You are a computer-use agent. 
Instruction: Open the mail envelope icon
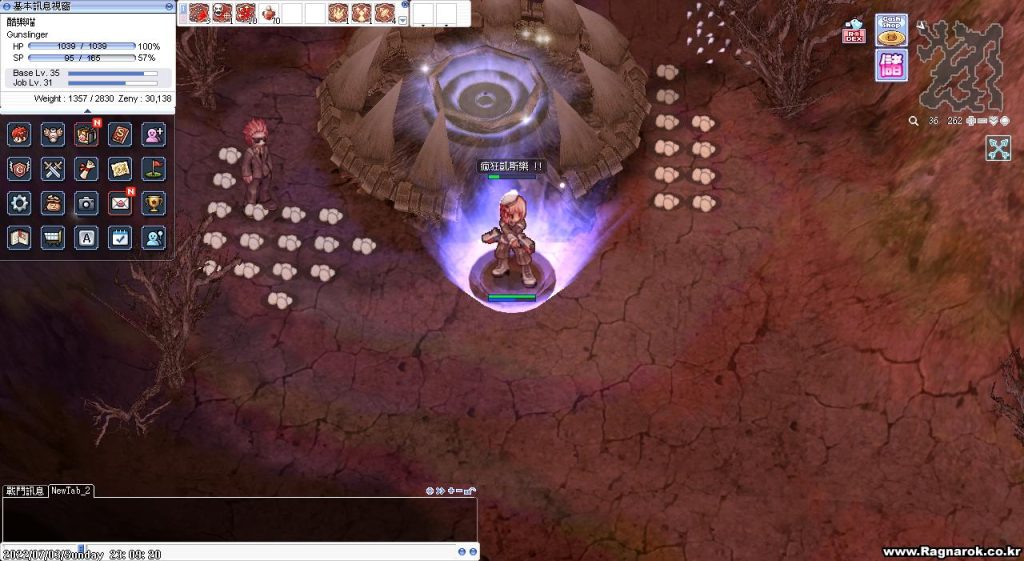[120, 203]
